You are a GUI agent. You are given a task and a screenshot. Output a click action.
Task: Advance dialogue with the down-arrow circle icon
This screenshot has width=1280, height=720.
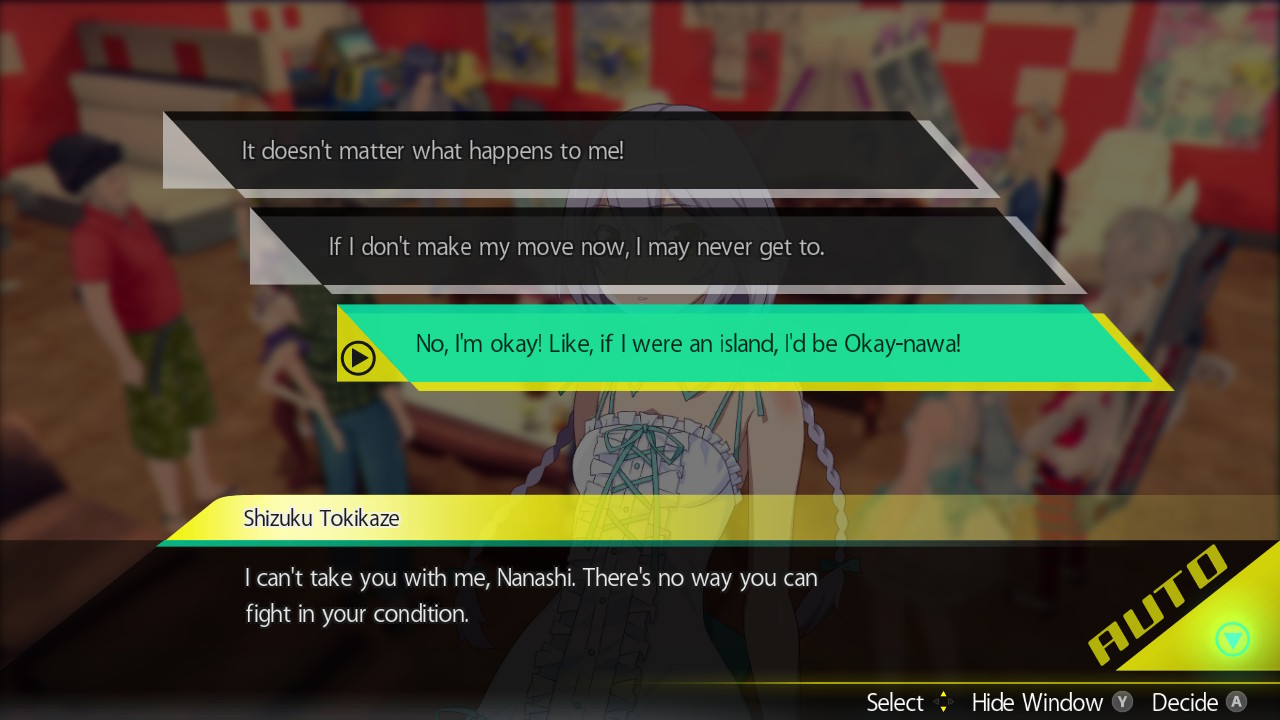click(x=1233, y=639)
